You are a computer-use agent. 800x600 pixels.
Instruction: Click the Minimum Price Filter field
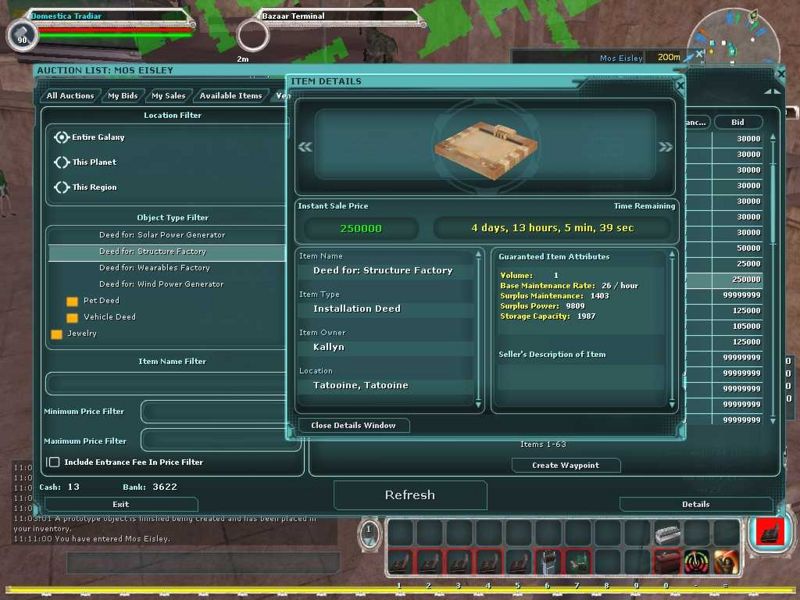point(221,412)
